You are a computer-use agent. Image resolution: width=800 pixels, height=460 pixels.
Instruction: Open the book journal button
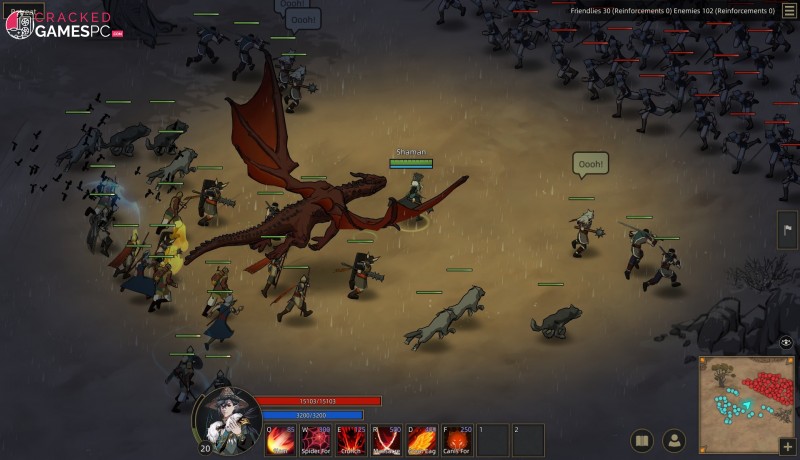pyautogui.click(x=643, y=440)
